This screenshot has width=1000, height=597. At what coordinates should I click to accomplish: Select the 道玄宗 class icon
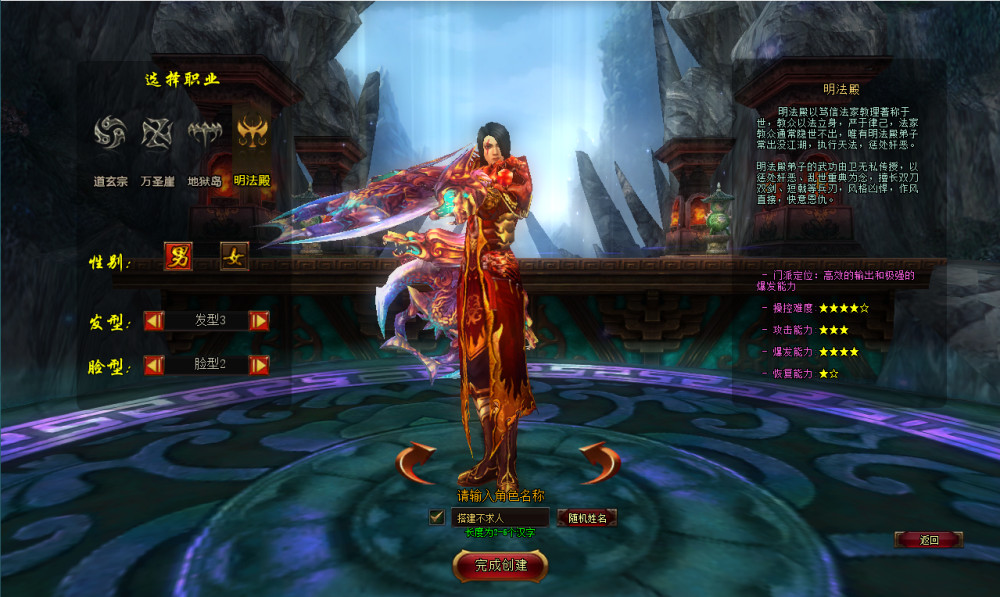109,133
